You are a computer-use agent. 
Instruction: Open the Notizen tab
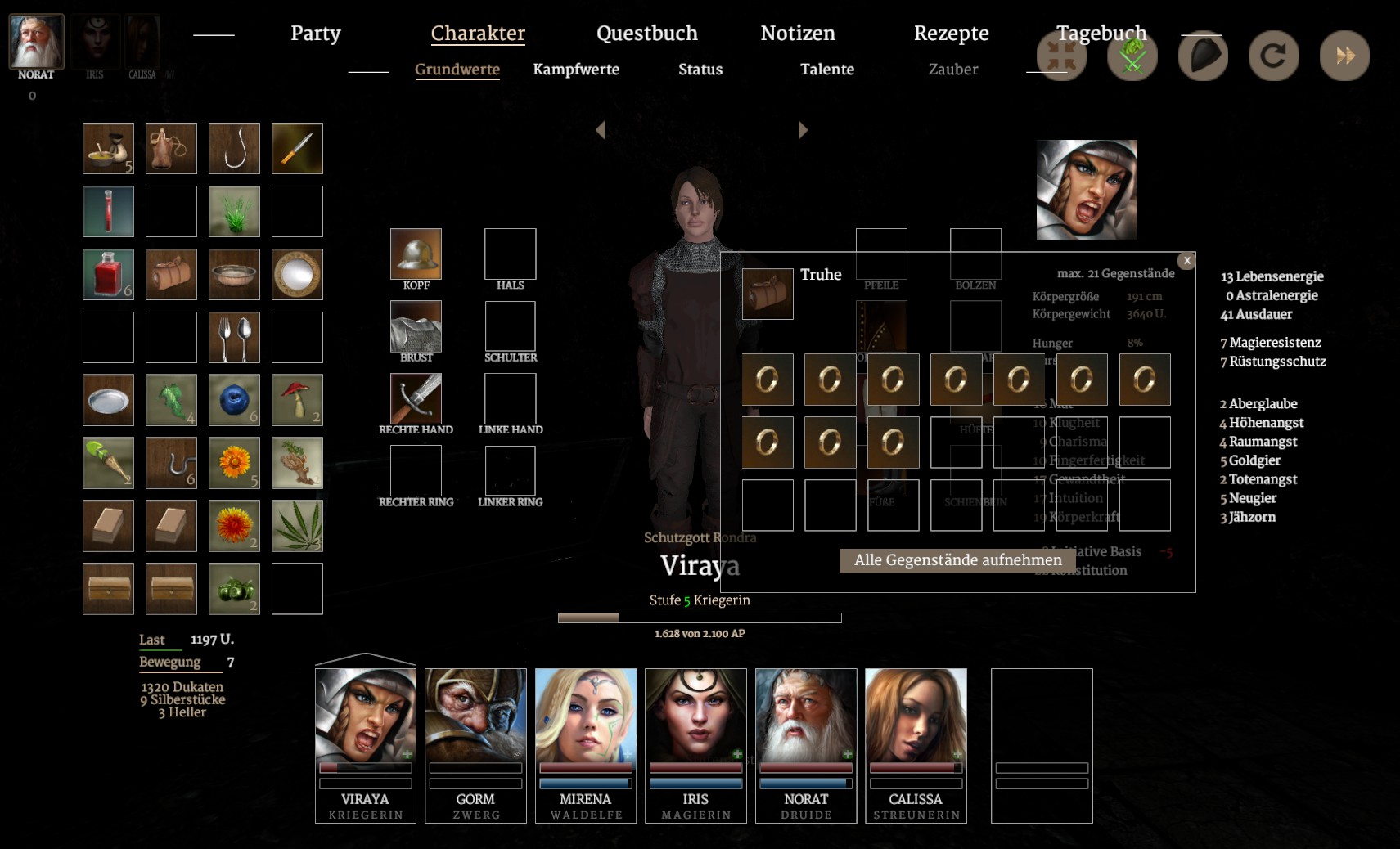tap(797, 34)
